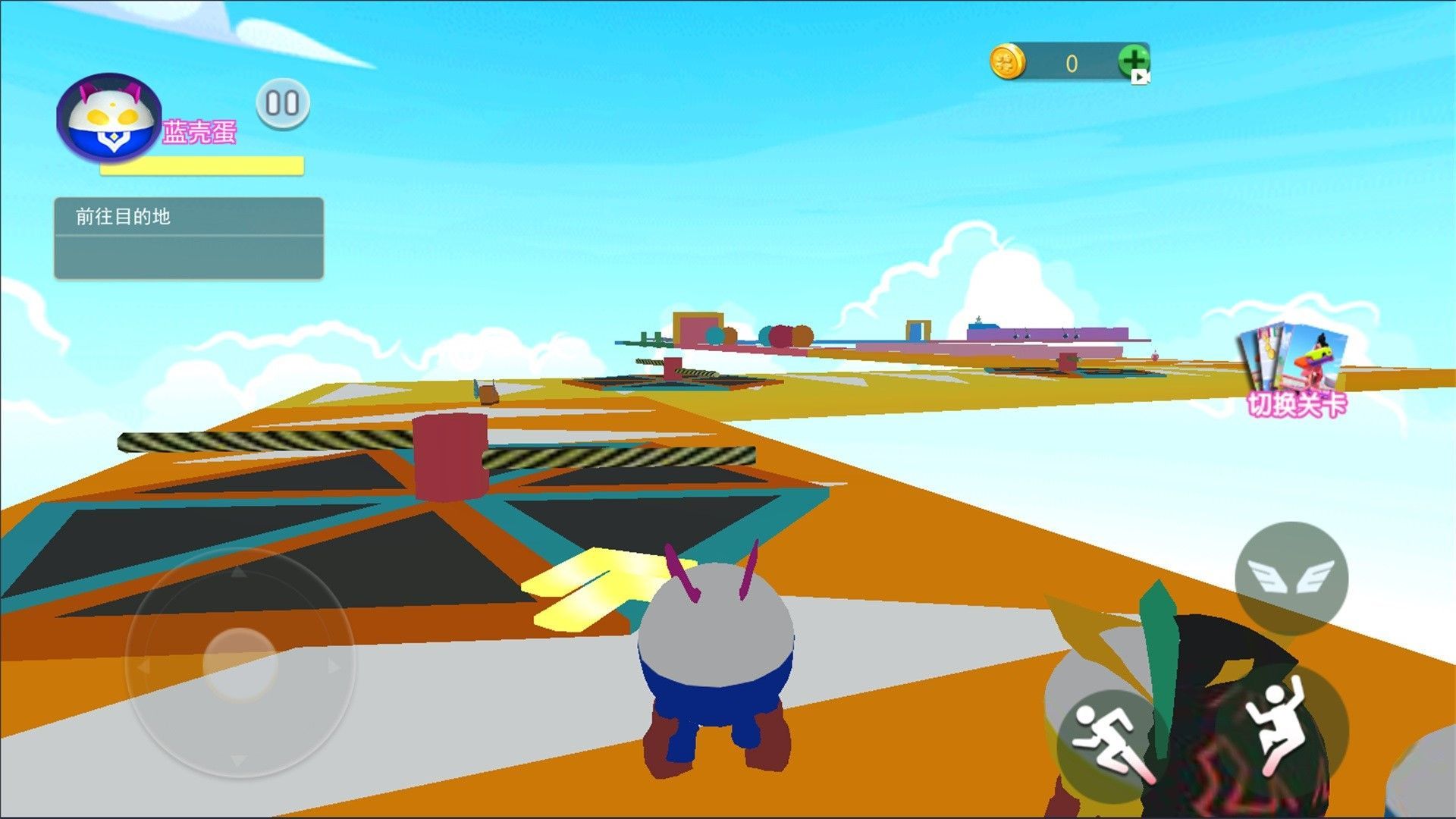This screenshot has width=1456, height=819.
Task: Tap the green plus to add coins
Action: click(1133, 61)
